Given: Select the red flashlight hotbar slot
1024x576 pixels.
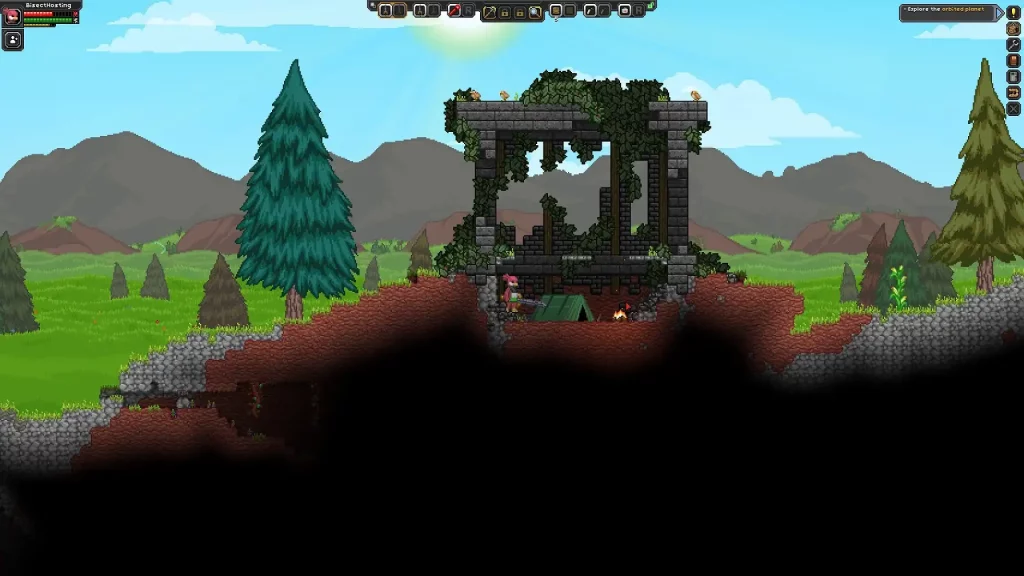Looking at the screenshot, I should (454, 10).
